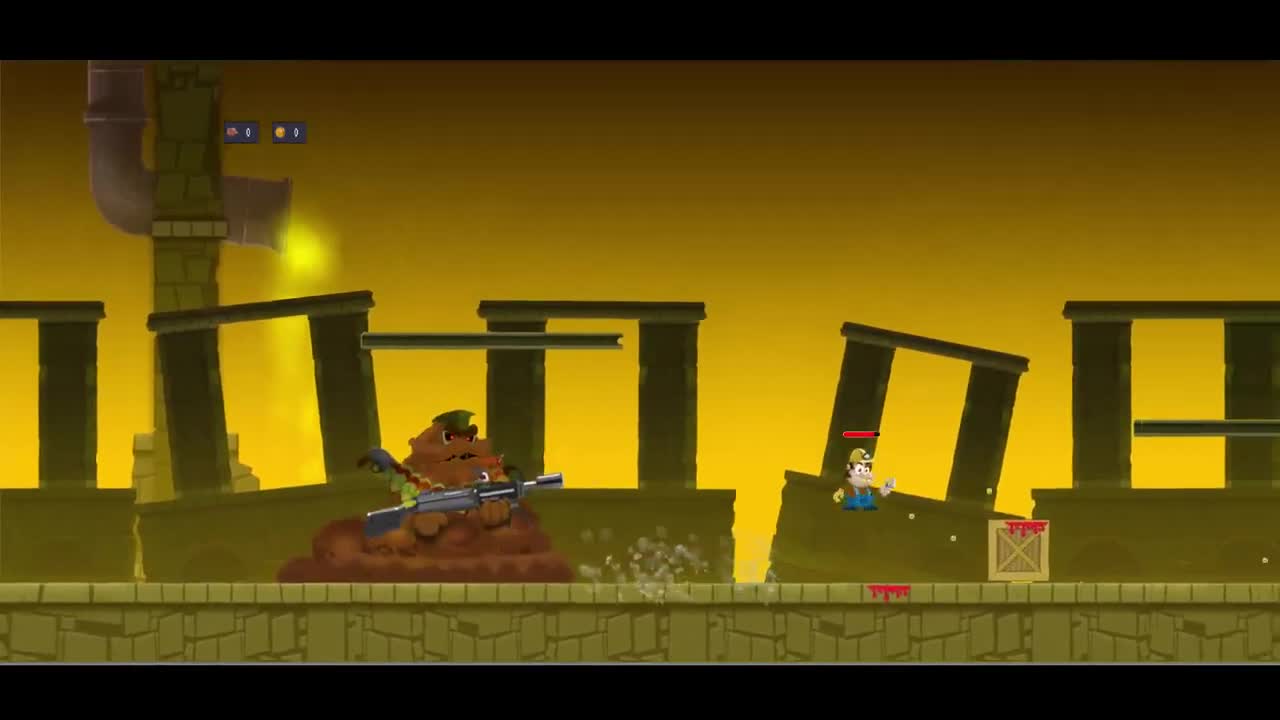Image resolution: width=1280 pixels, height=720 pixels.
Task: Click the ammo count reading zero
Action: coord(248,132)
